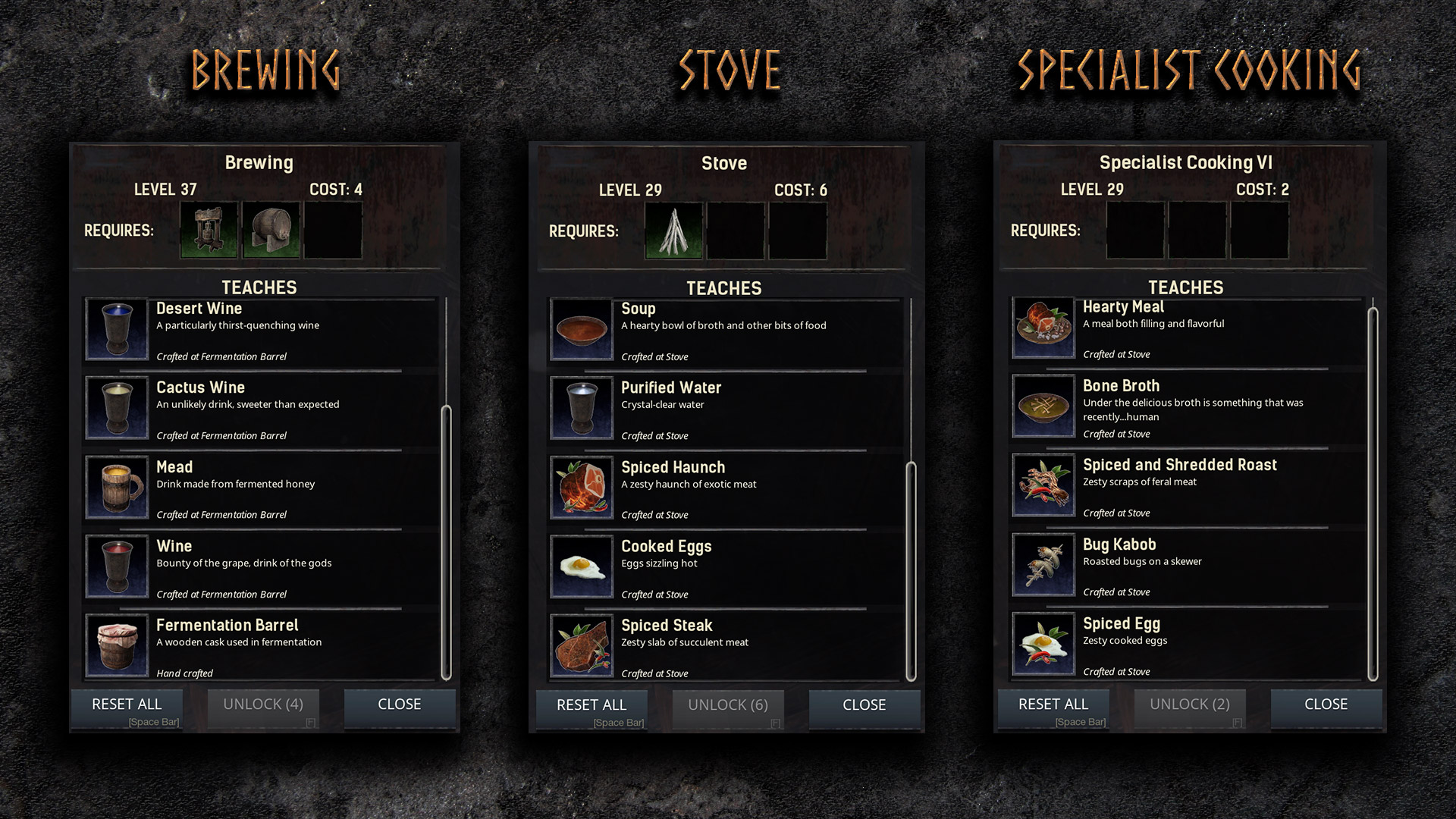Click the Brewing list scrollbar
Screen dimensions: 1456x819
446,542
